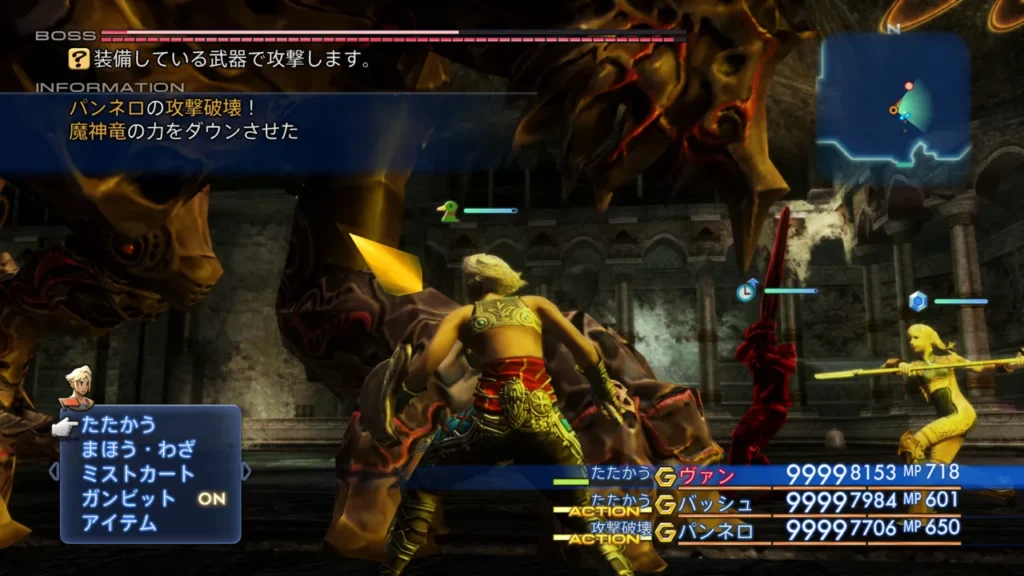Click the right arrow of the command menu
Image resolution: width=1024 pixels, height=576 pixels.
coord(246,471)
